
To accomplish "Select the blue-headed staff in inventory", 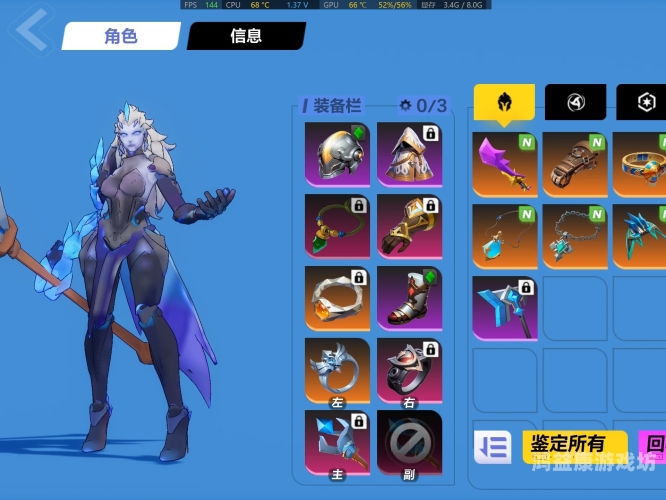I will 505,308.
